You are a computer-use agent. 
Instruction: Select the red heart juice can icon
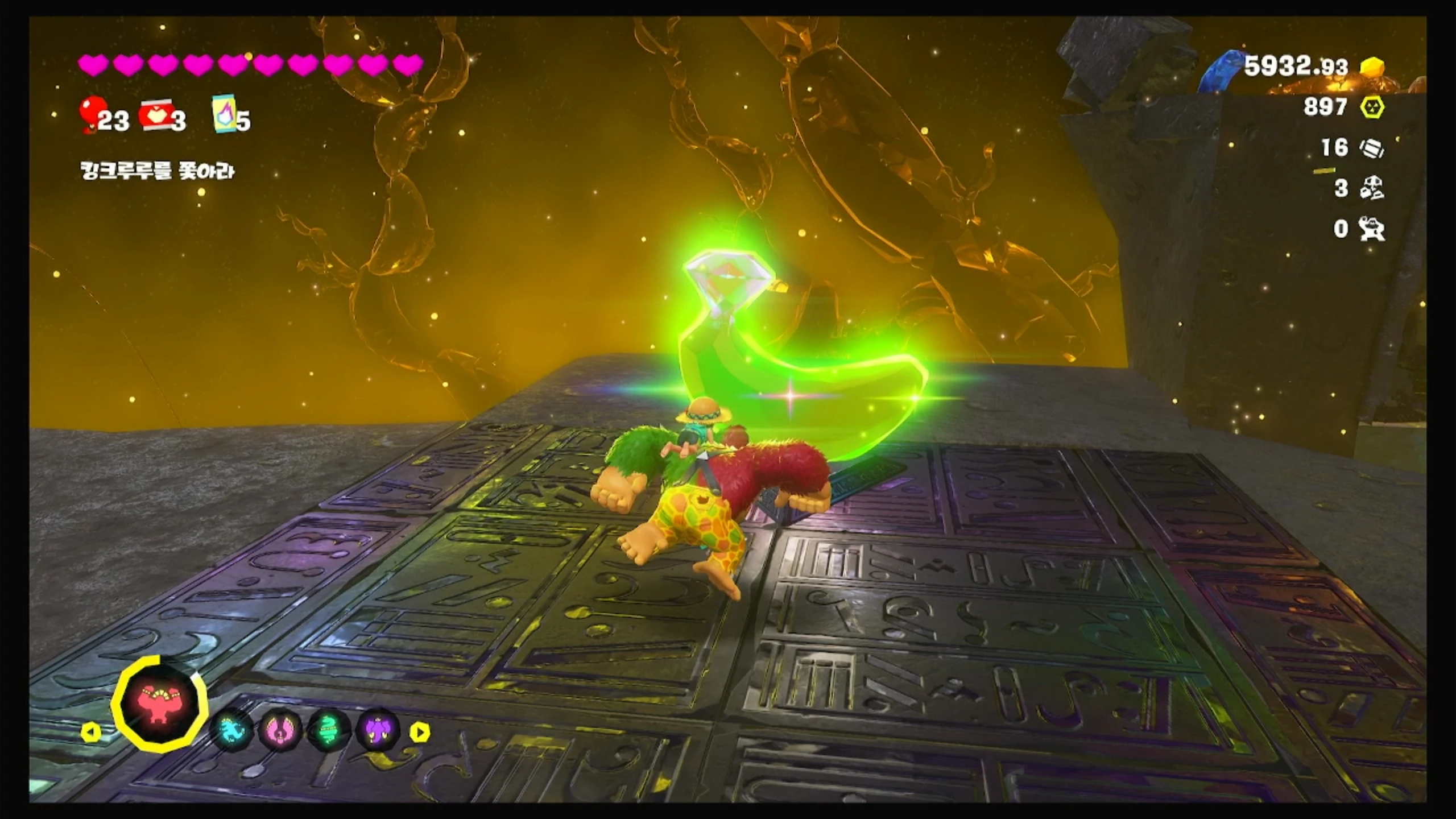(156, 115)
